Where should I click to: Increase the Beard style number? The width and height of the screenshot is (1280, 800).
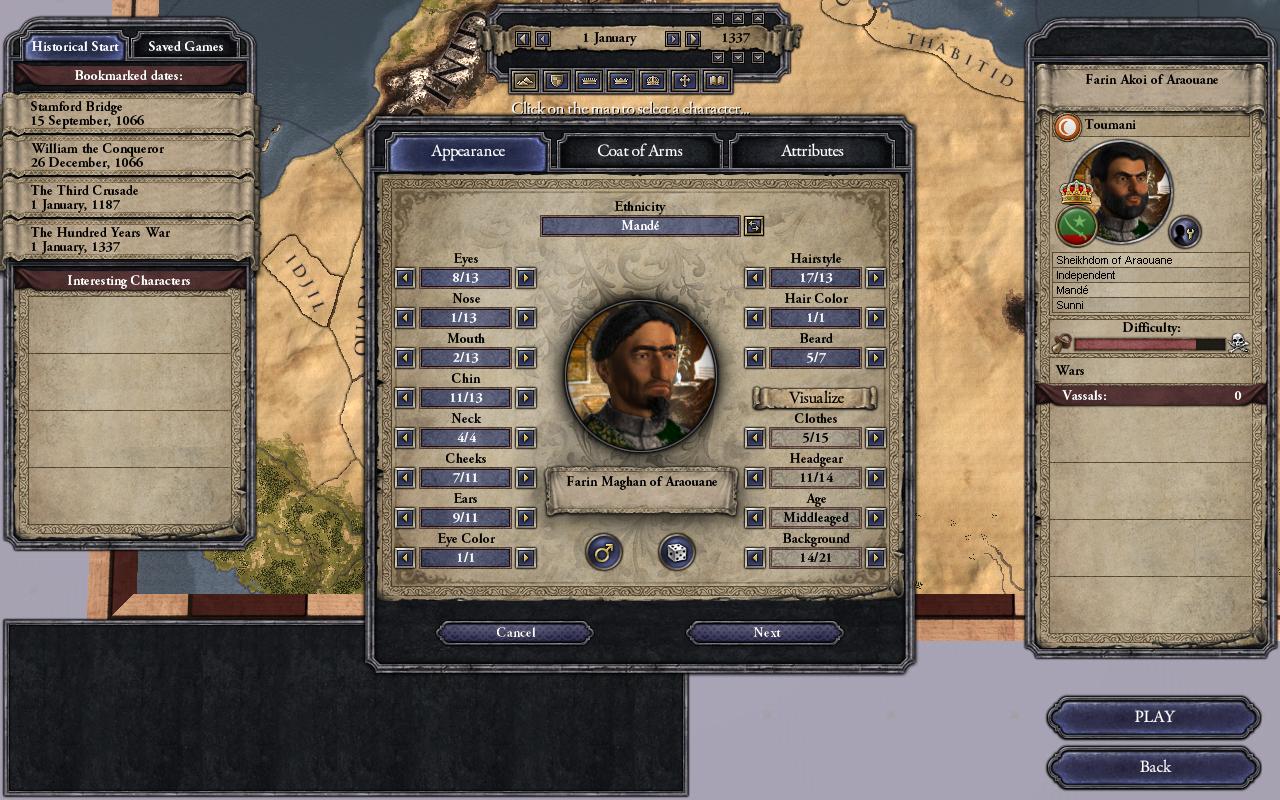tap(875, 358)
